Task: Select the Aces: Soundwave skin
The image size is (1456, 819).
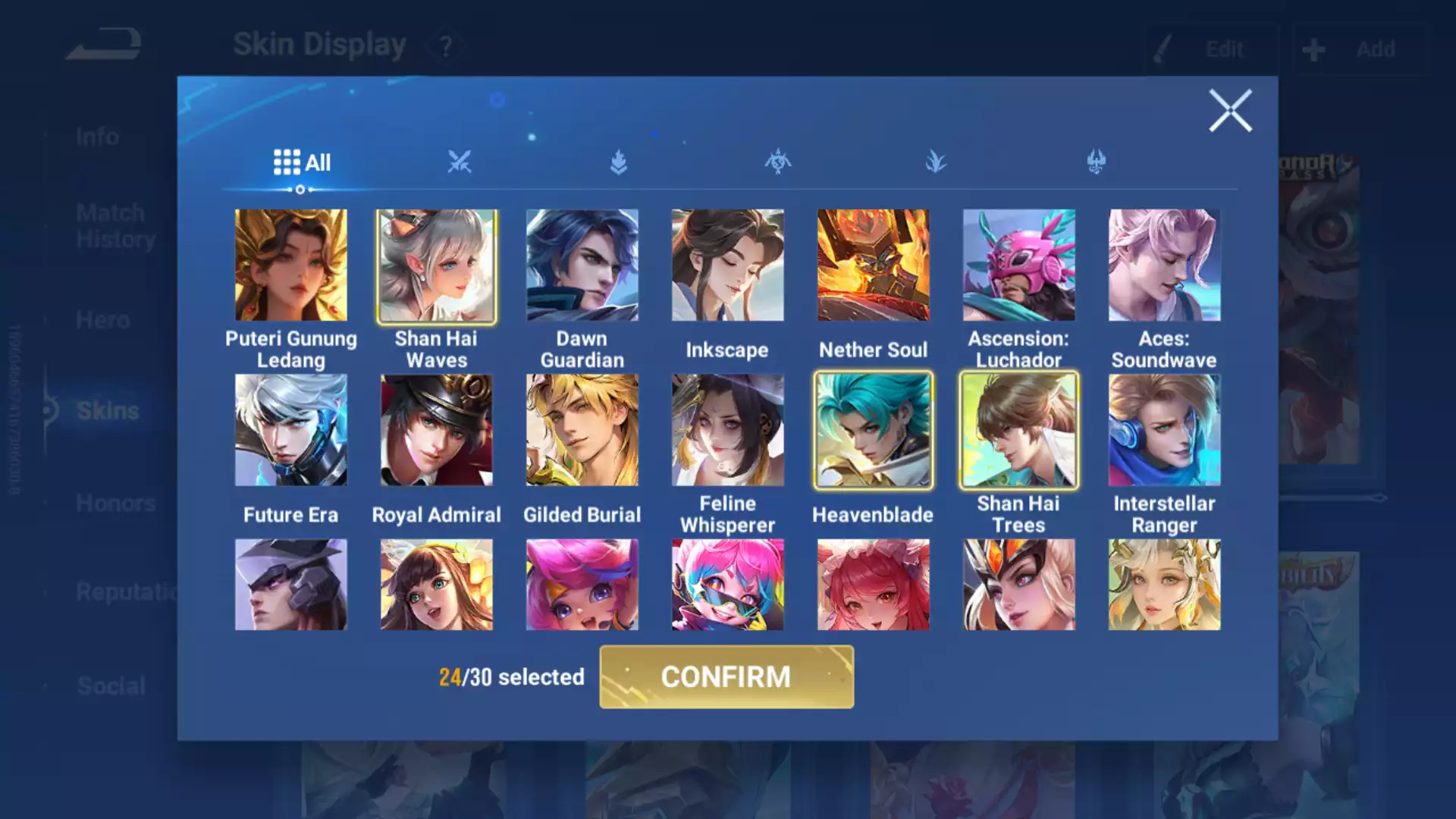Action: [x=1165, y=265]
